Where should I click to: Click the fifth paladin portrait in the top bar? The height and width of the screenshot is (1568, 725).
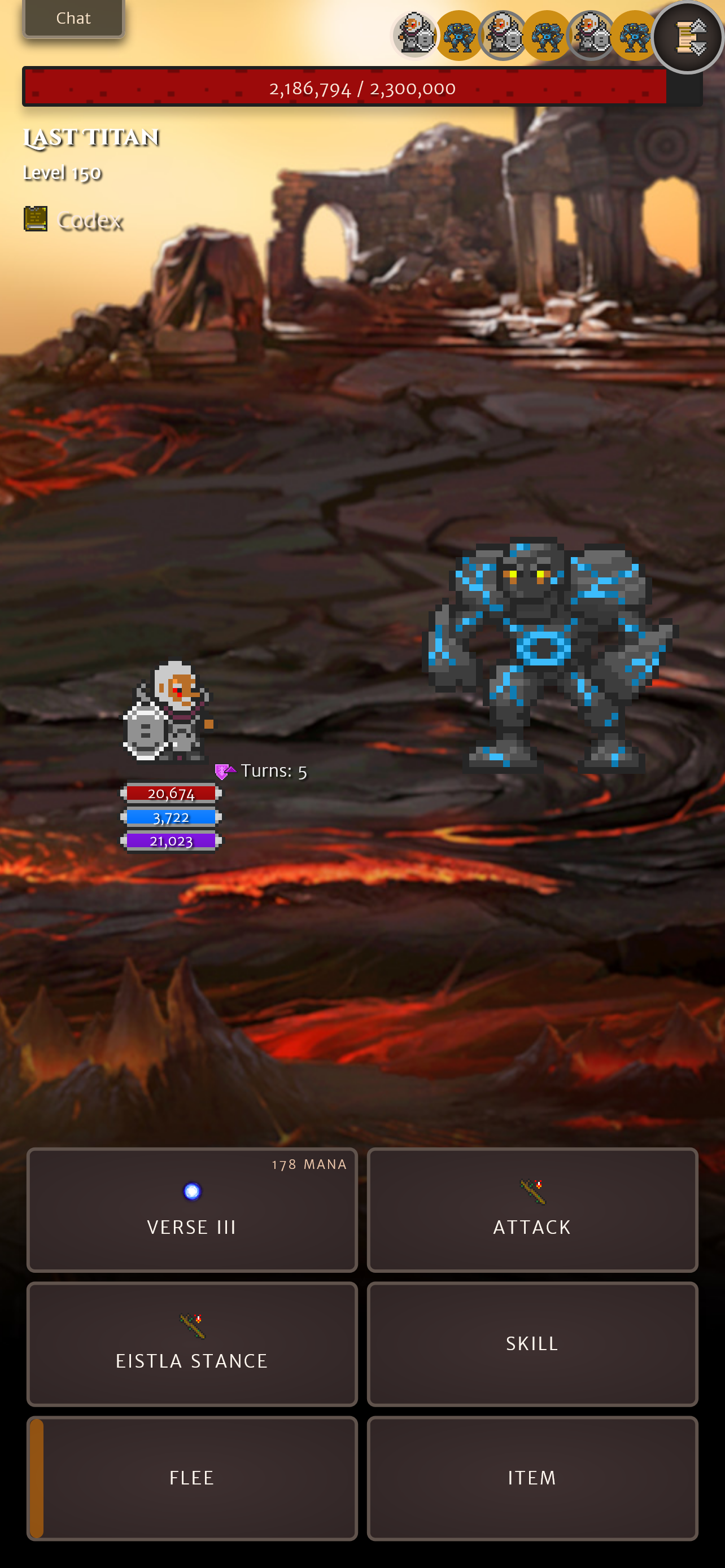tap(591, 34)
